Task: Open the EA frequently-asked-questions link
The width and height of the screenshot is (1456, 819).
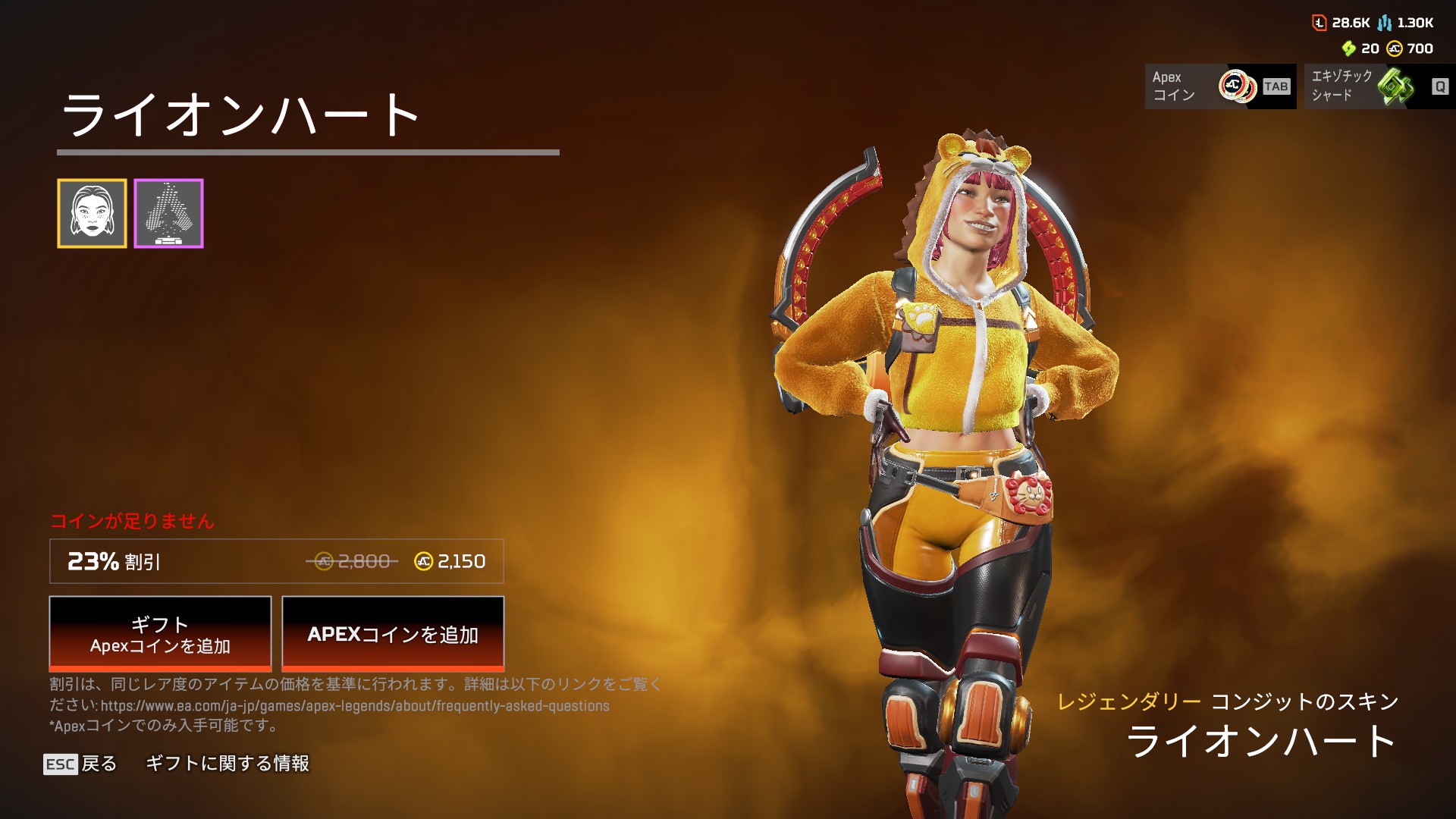Action: (355, 706)
